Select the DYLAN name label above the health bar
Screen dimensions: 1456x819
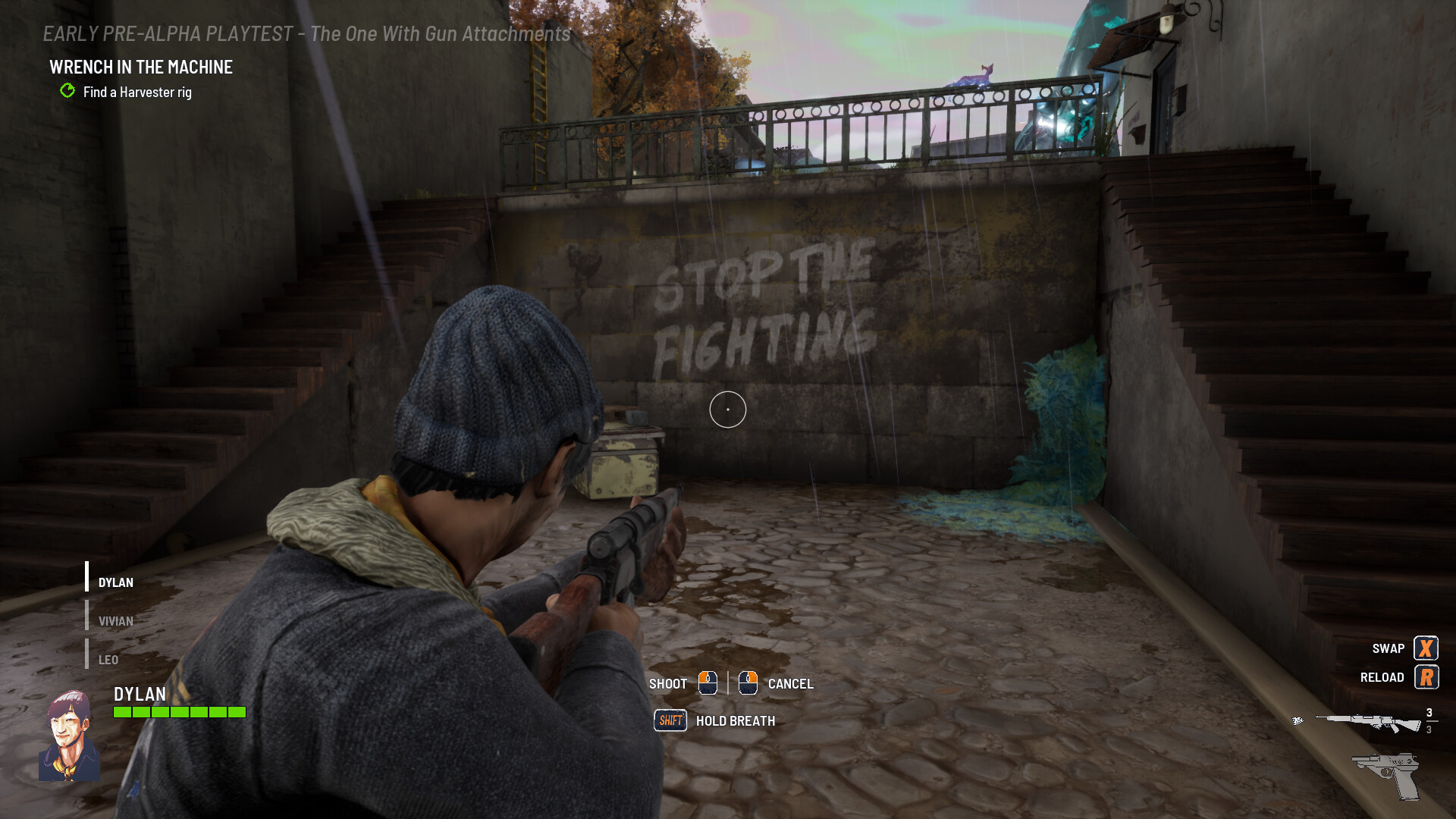click(x=141, y=695)
